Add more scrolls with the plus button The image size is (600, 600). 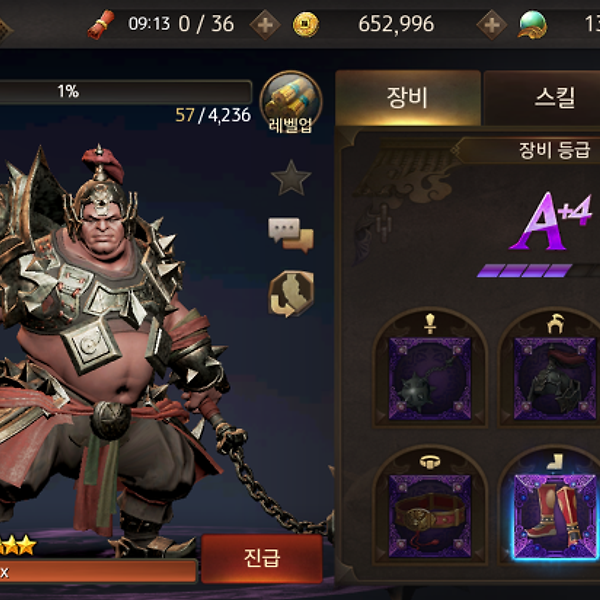pos(264,24)
